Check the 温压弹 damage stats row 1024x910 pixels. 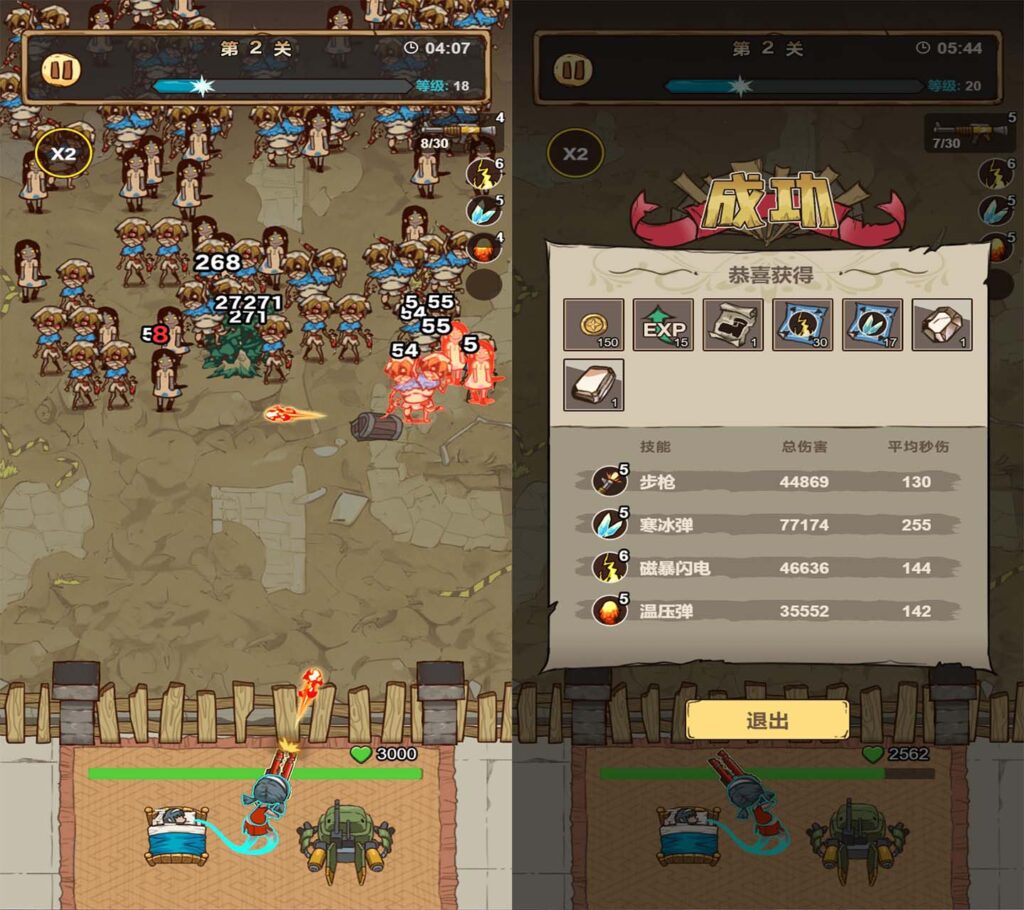(770, 611)
